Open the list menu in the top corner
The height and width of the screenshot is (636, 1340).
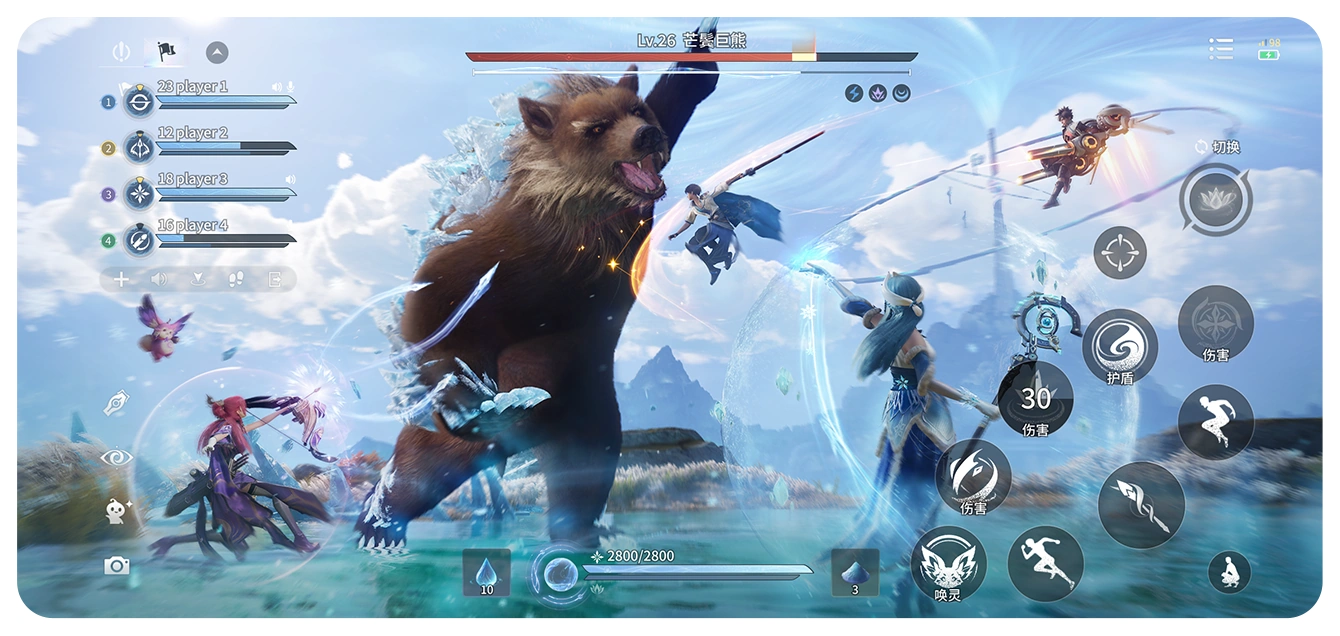point(1220,49)
